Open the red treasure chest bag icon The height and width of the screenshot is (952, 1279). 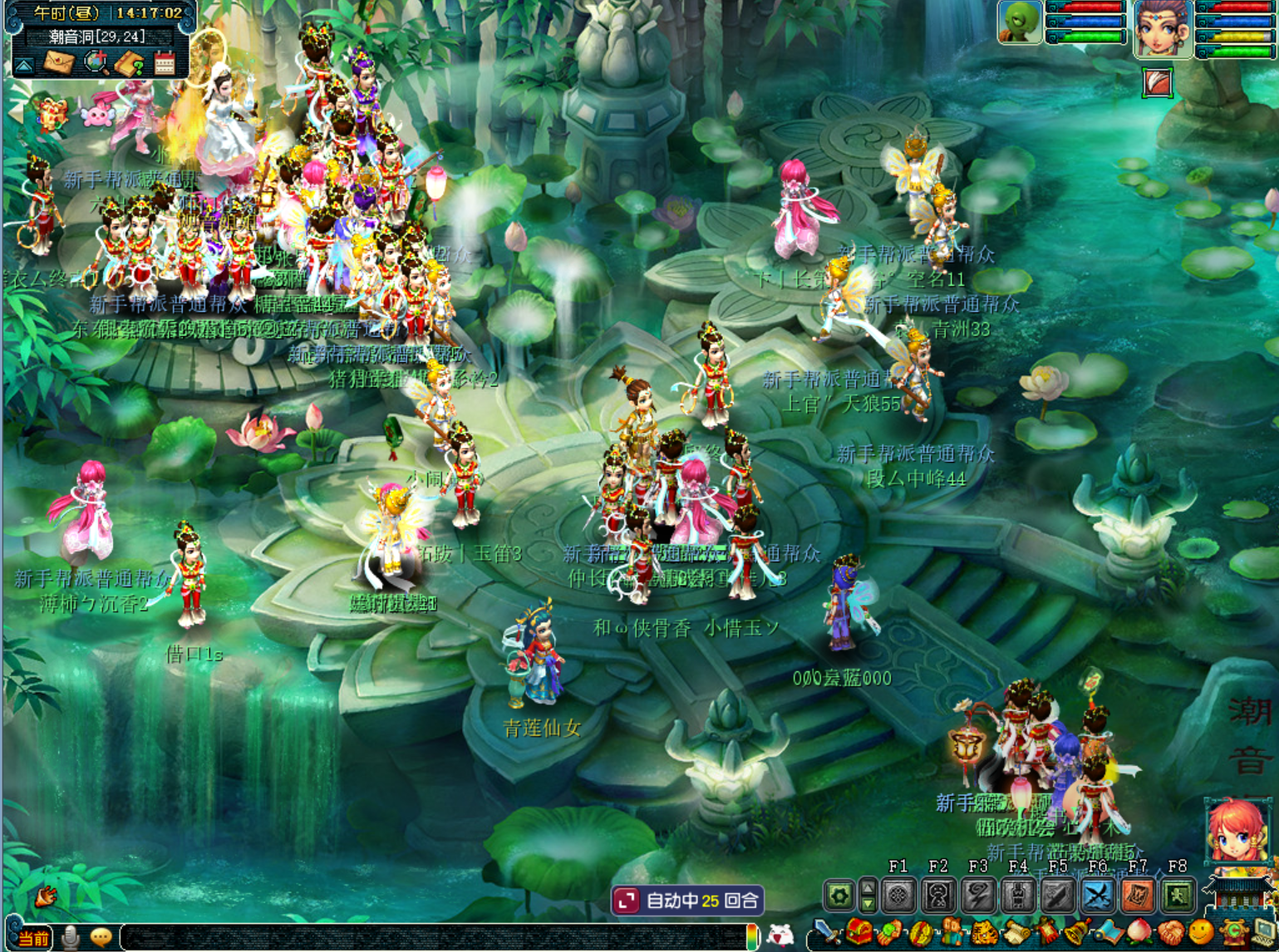click(858, 934)
